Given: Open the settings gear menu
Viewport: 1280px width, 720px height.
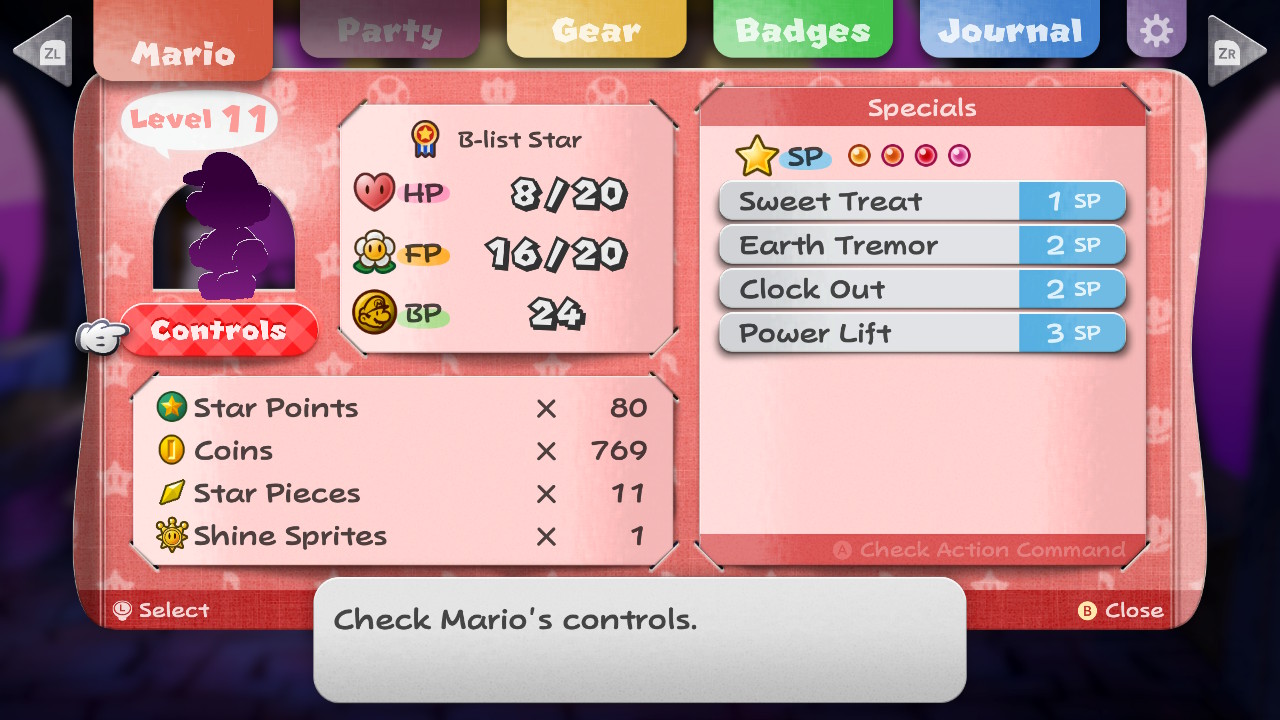Looking at the screenshot, I should (x=1156, y=29).
